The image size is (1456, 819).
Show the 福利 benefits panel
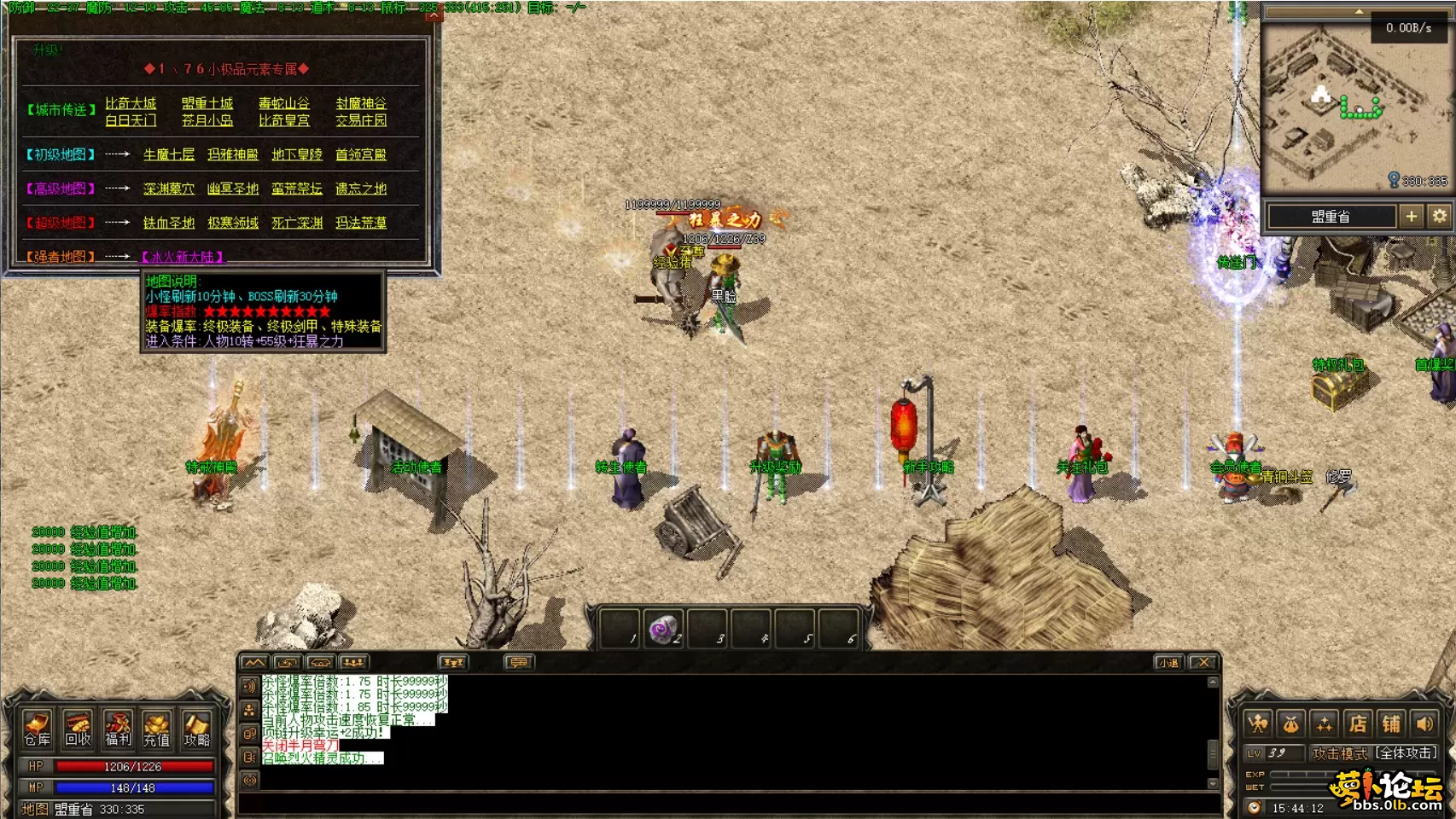click(x=118, y=729)
